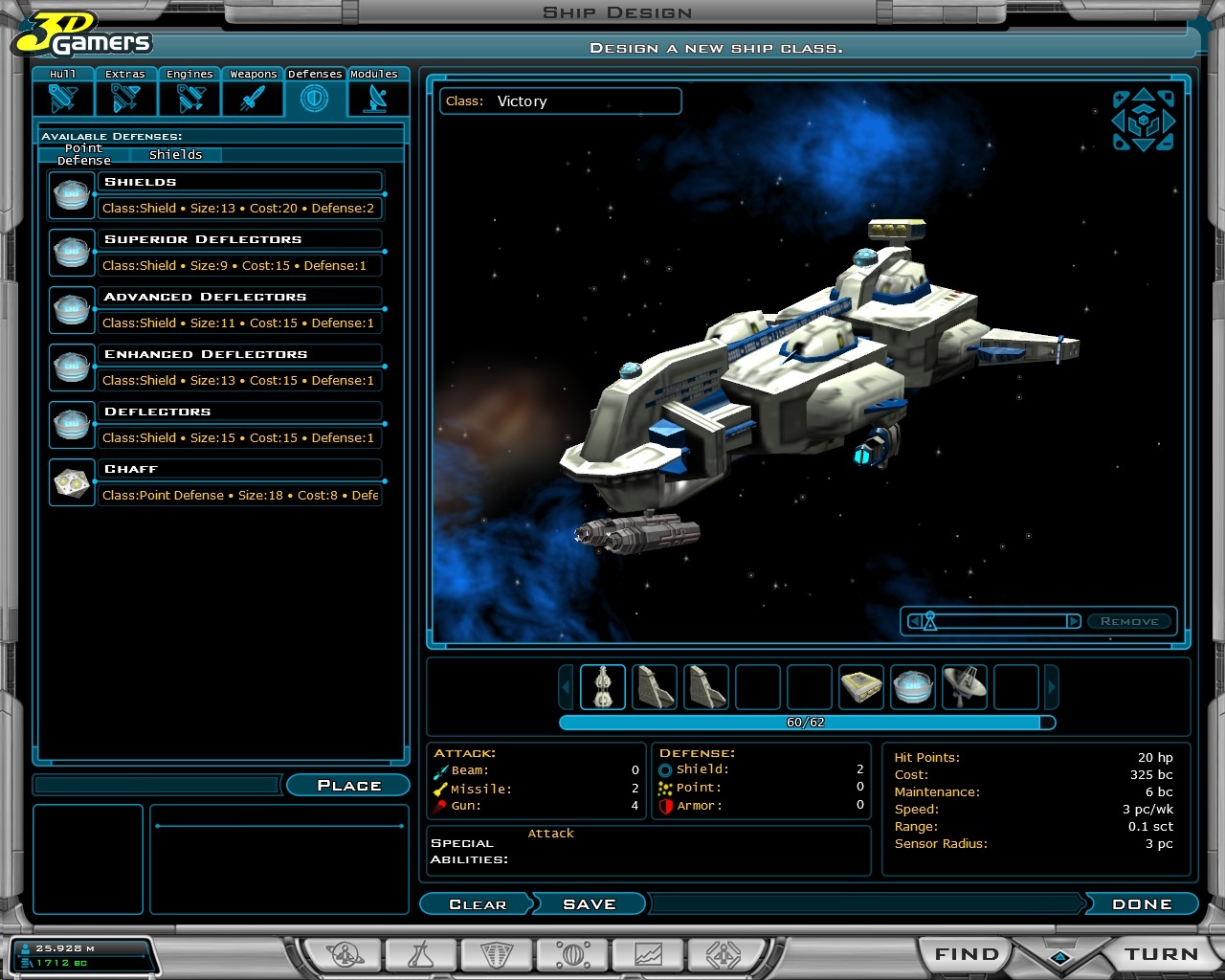Save the Victory ship design

tap(589, 903)
